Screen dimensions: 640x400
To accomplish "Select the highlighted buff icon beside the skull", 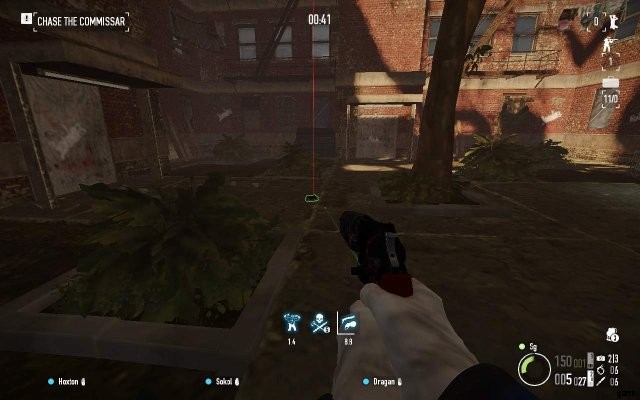I will click(348, 321).
